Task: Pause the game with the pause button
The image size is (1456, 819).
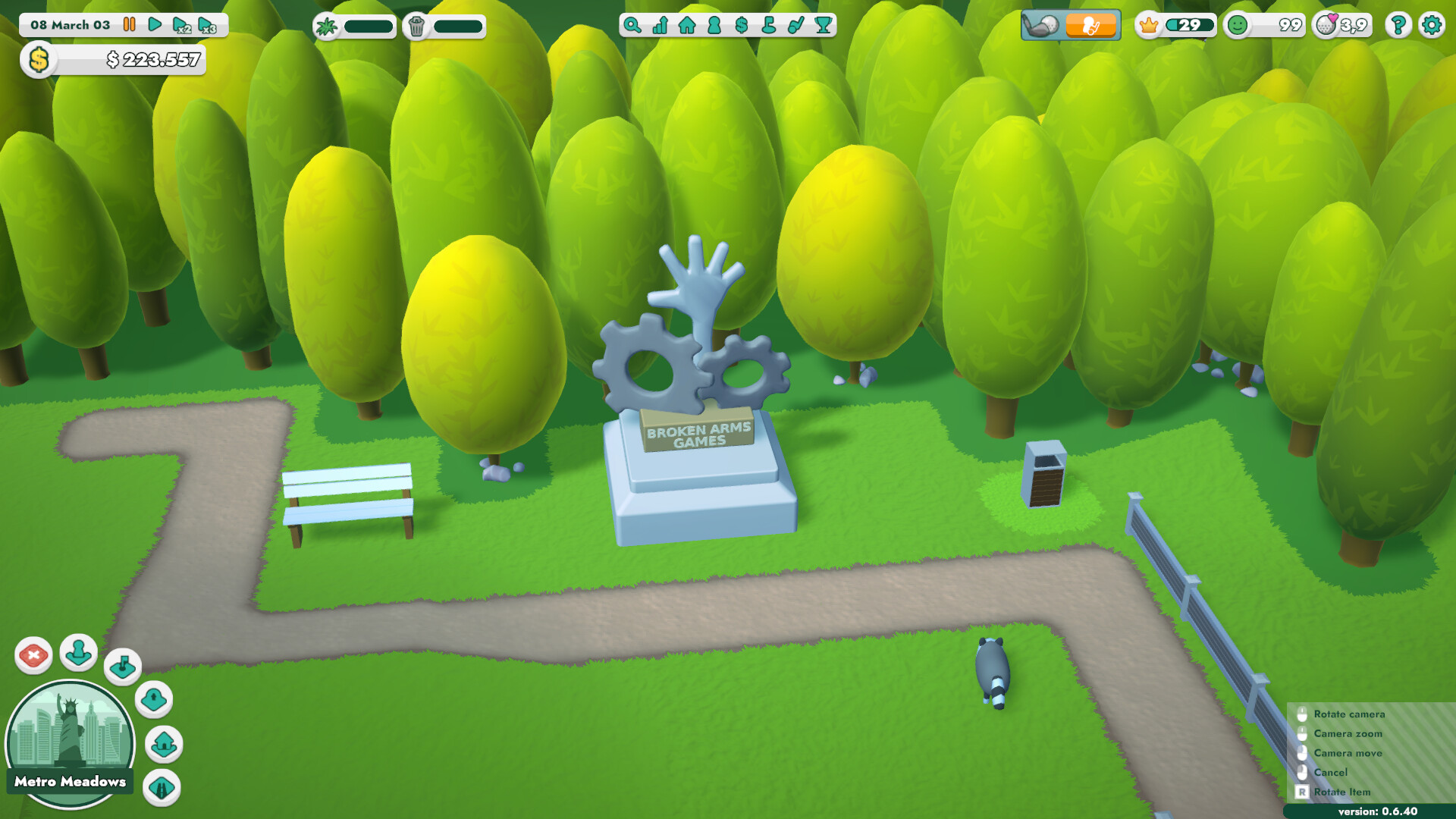Action: click(129, 24)
